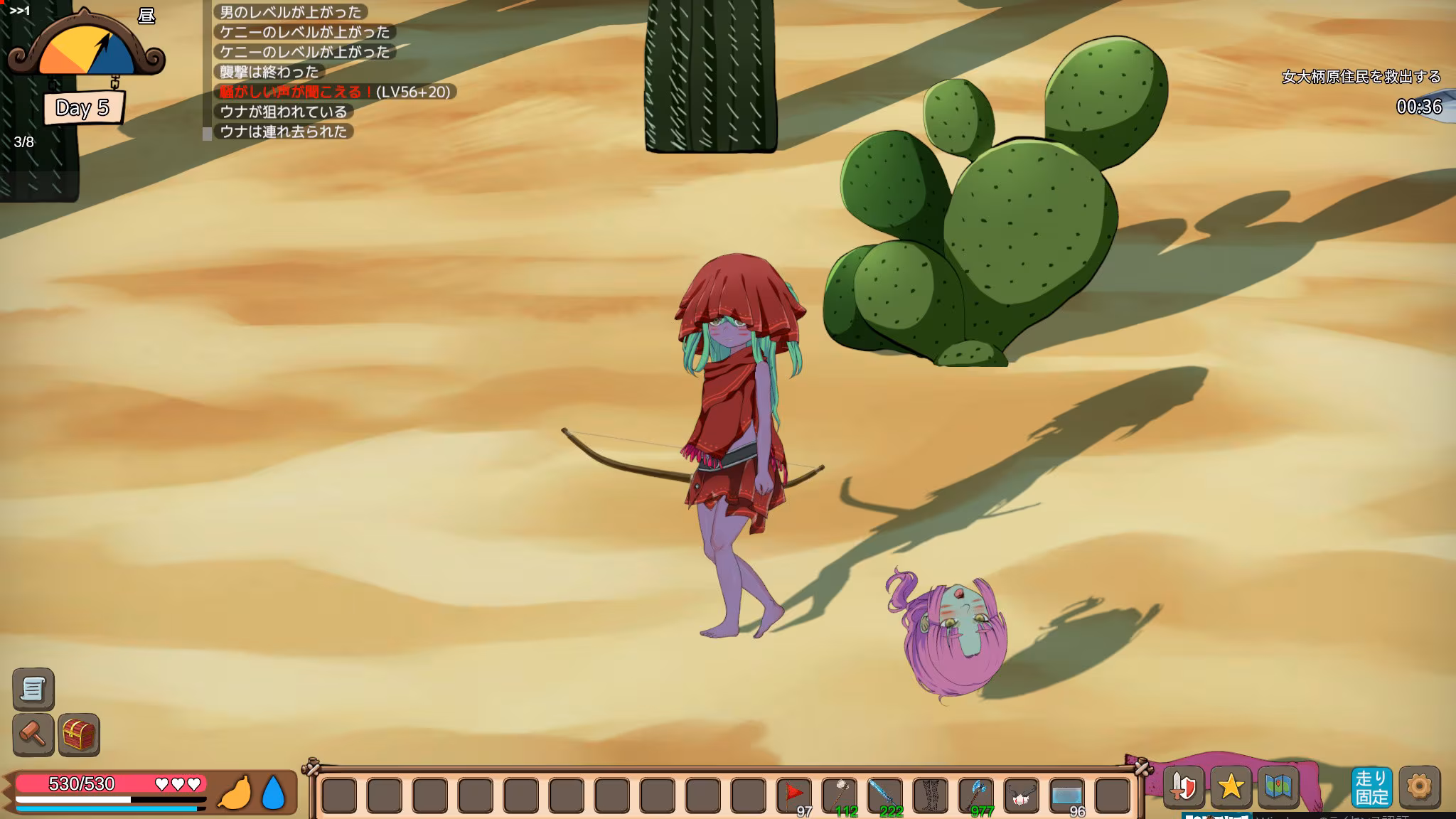This screenshot has height=819, width=1456.
Task: Select the dark leggings hotbar slot
Action: pos(931,793)
